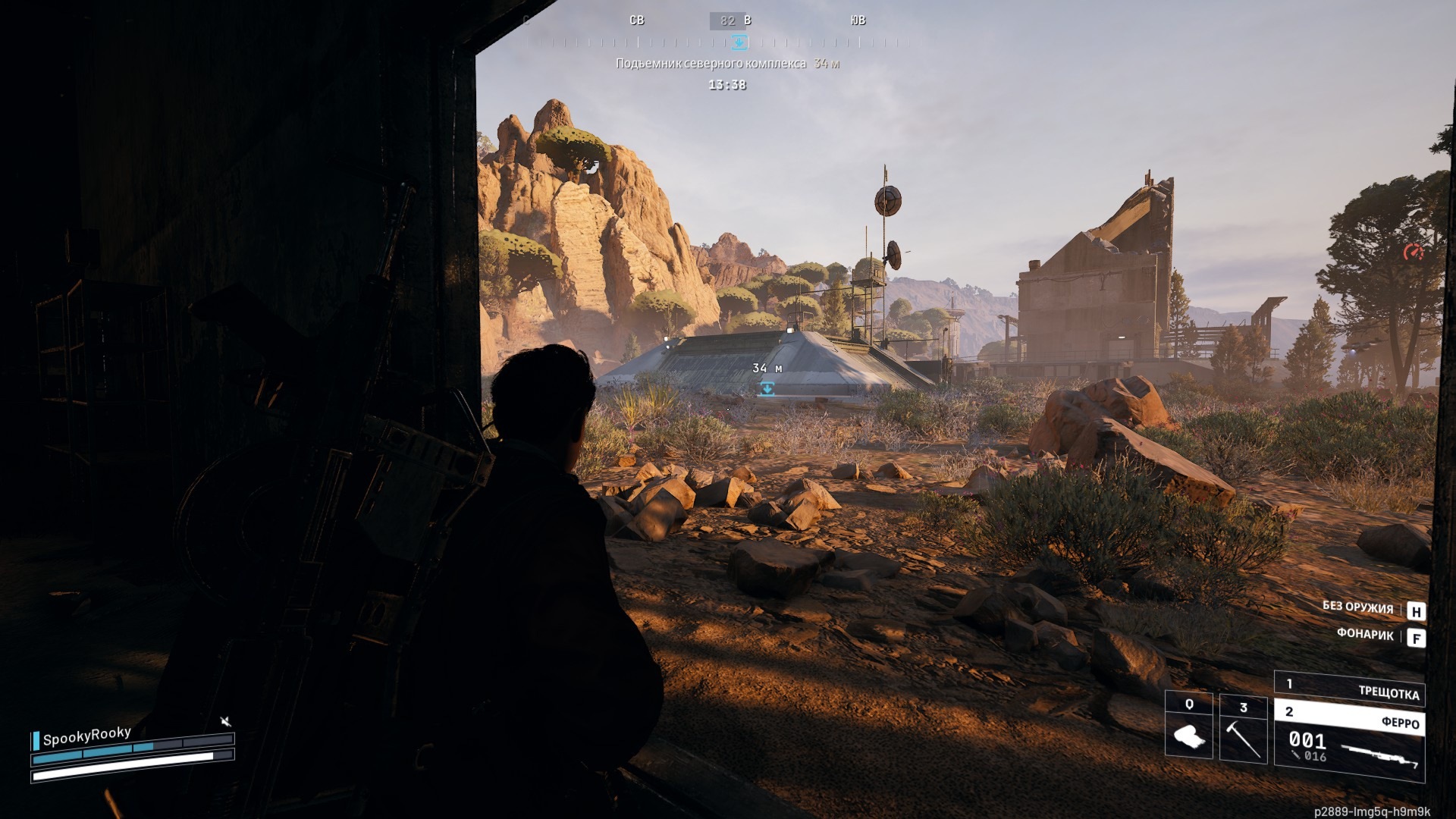The image size is (1456, 819).
Task: Click the red gauge warning icon
Action: 1413,252
